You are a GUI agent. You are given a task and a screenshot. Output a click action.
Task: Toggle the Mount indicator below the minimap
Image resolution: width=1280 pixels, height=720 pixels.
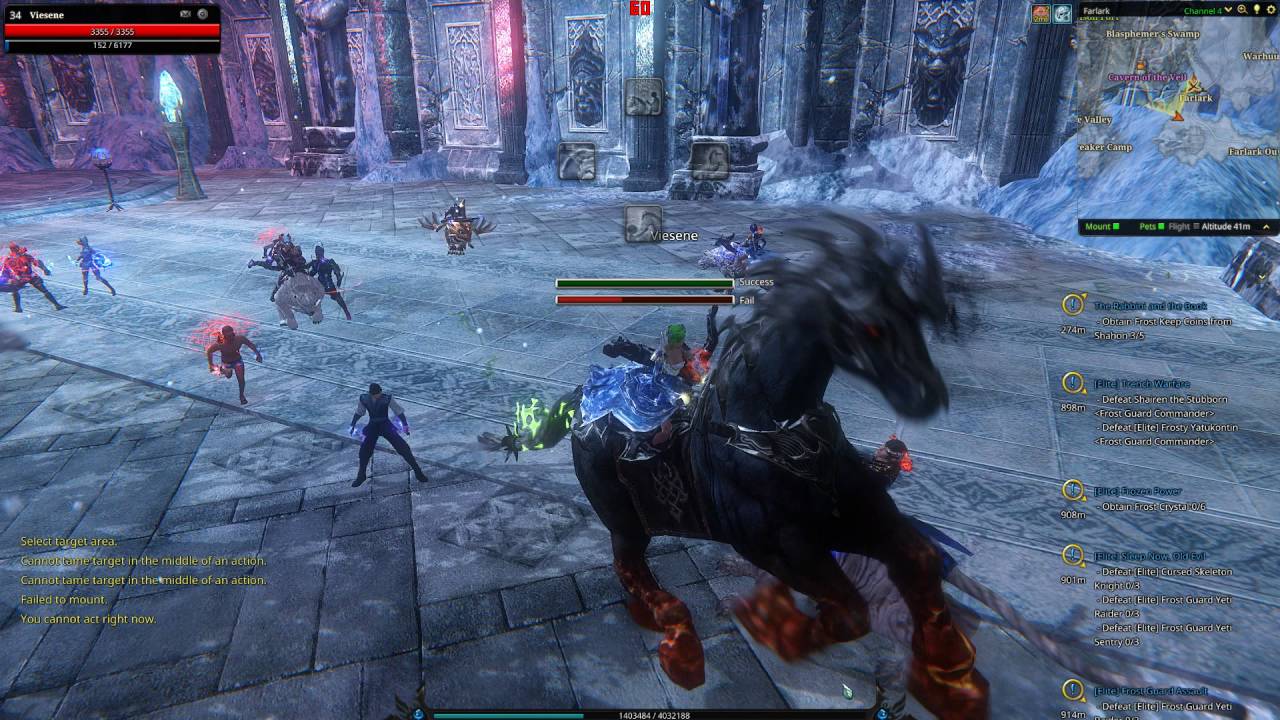tap(1102, 227)
